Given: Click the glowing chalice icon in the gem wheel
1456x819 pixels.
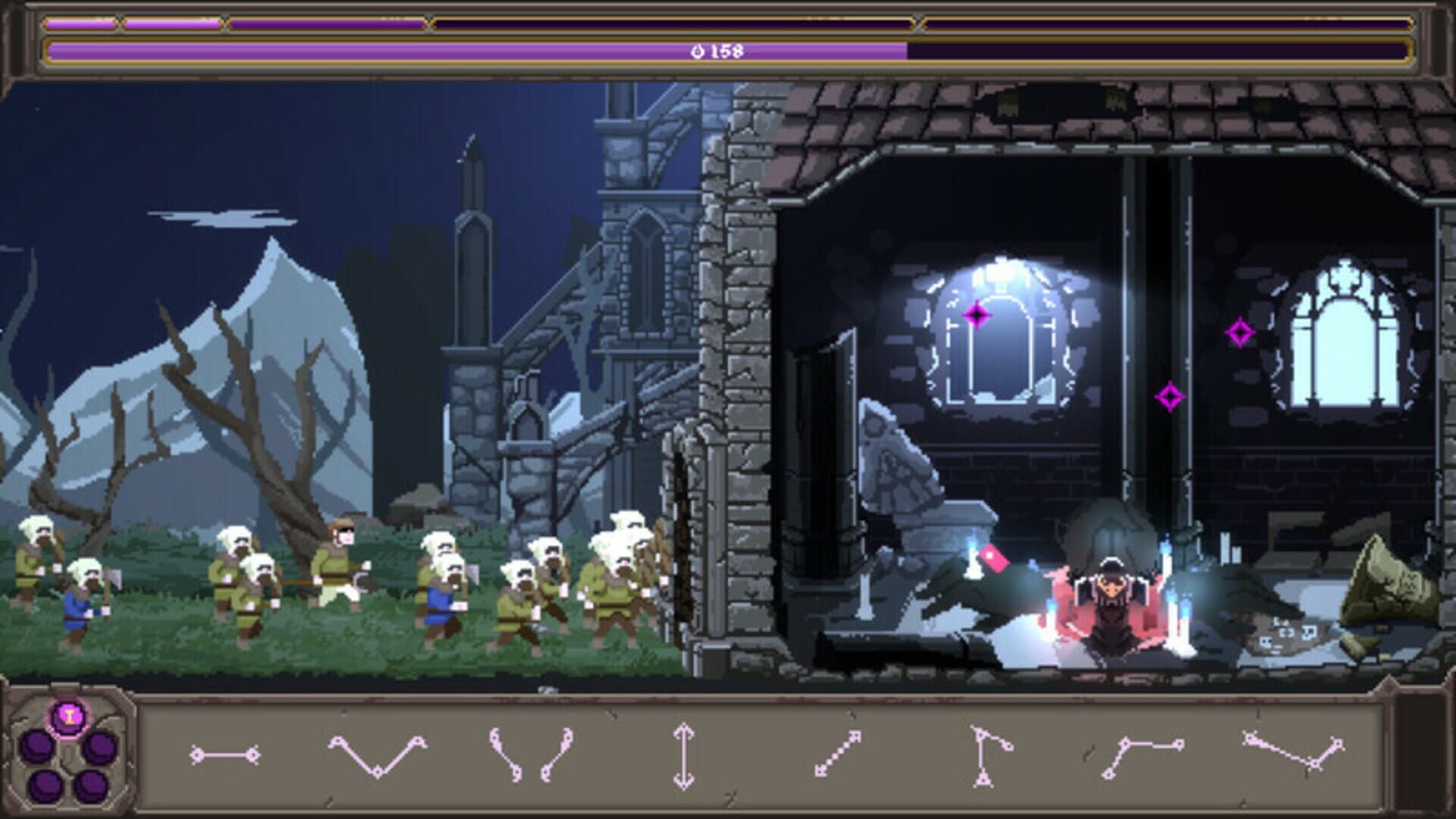Looking at the screenshot, I should coord(68,715).
